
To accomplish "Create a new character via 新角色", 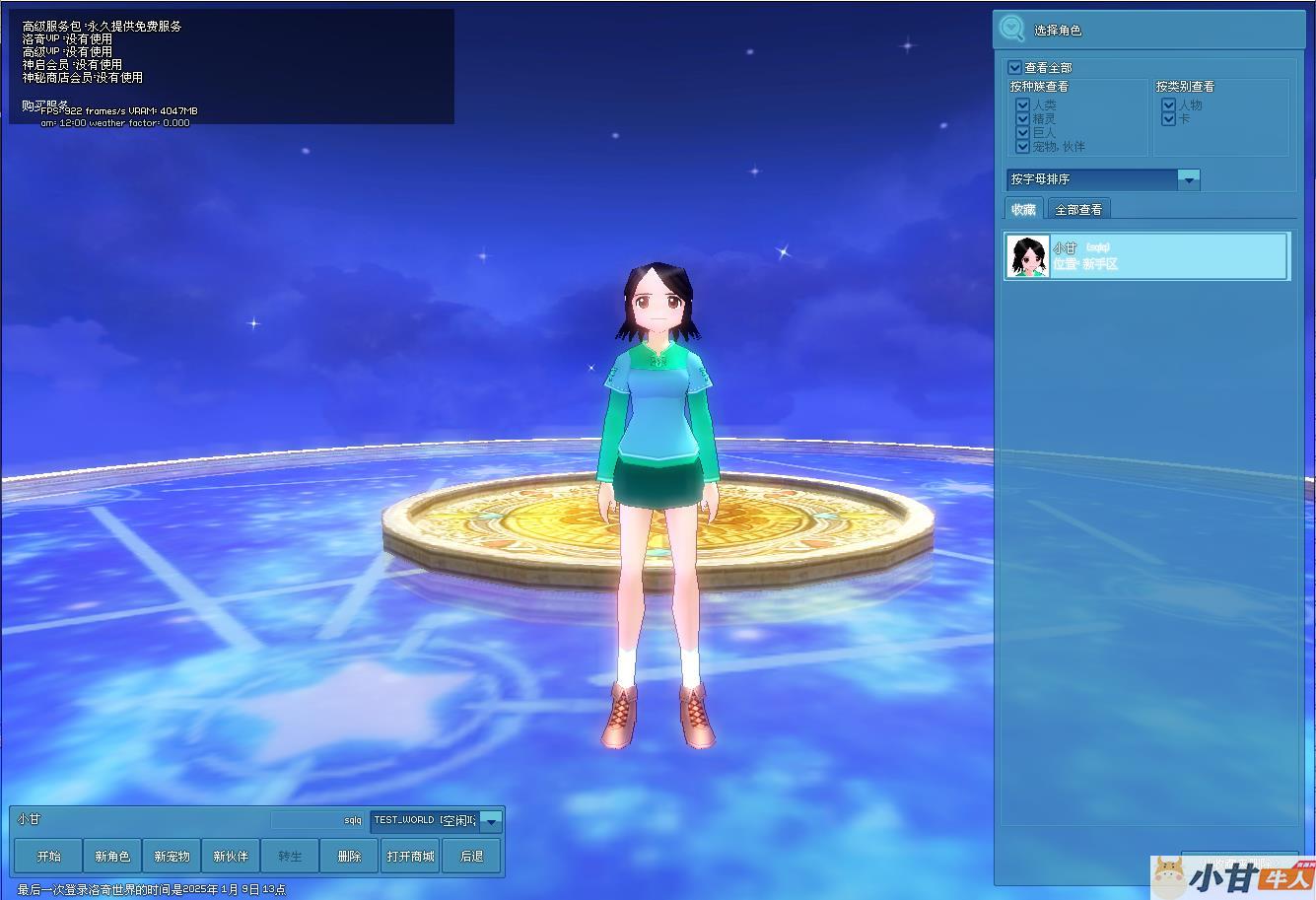I will [x=112, y=856].
